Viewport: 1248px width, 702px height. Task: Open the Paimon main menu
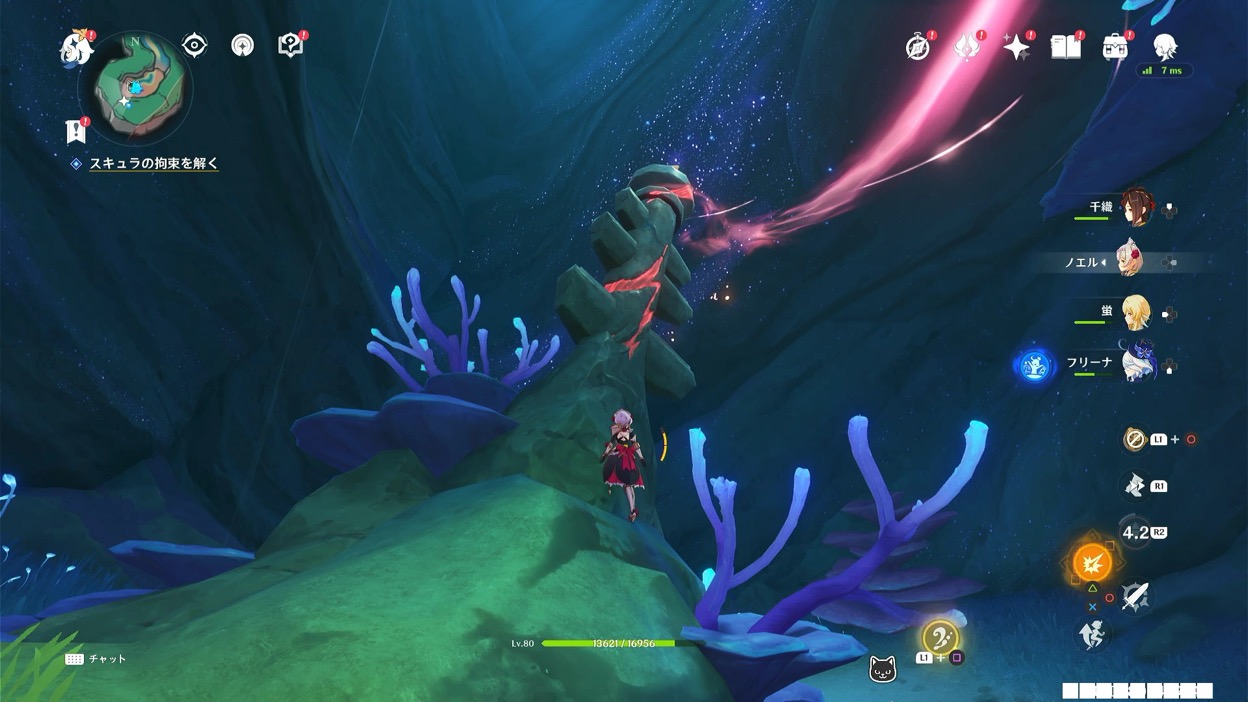click(x=76, y=48)
